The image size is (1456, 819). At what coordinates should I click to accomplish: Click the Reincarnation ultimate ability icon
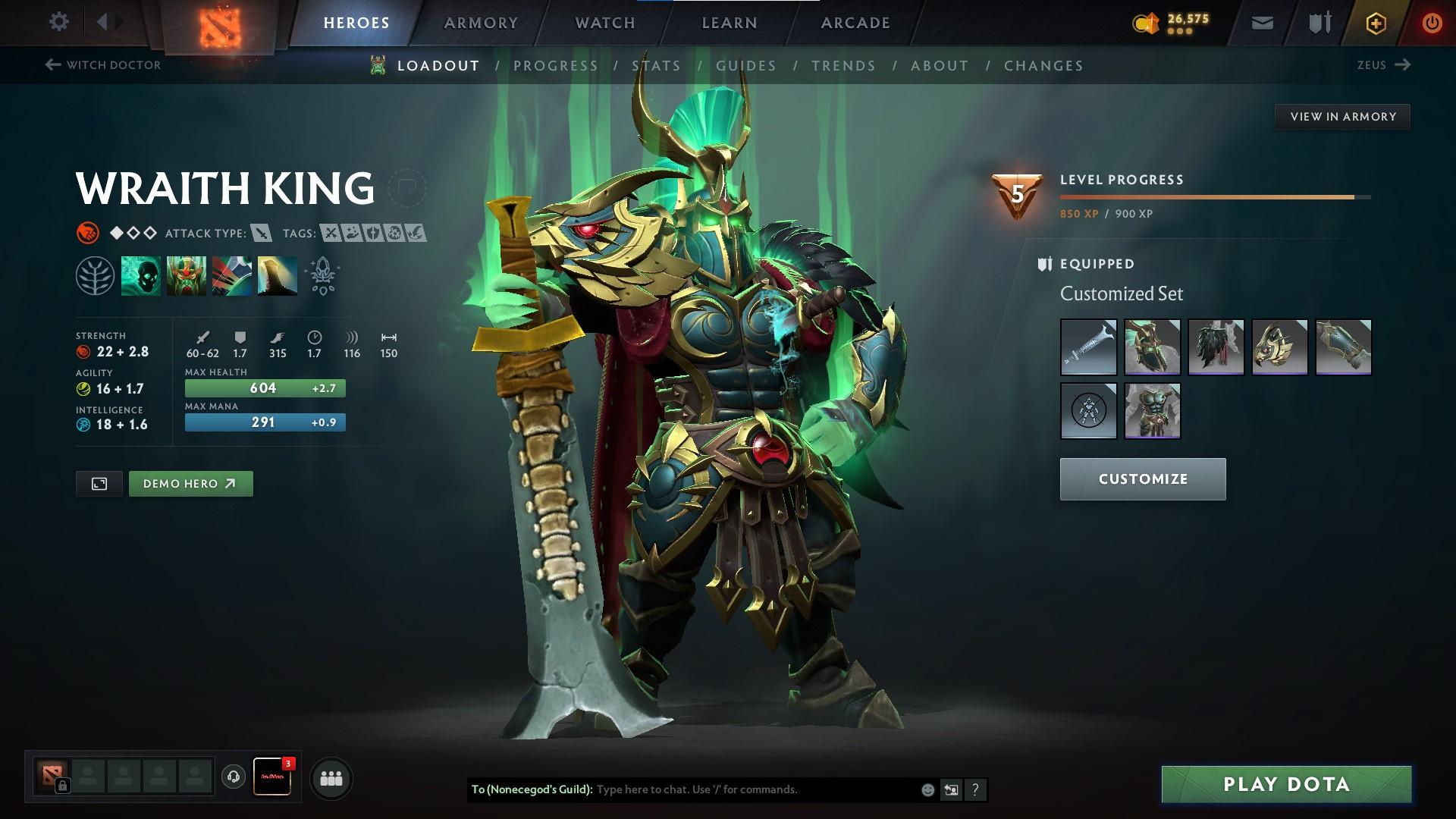pyautogui.click(x=278, y=275)
